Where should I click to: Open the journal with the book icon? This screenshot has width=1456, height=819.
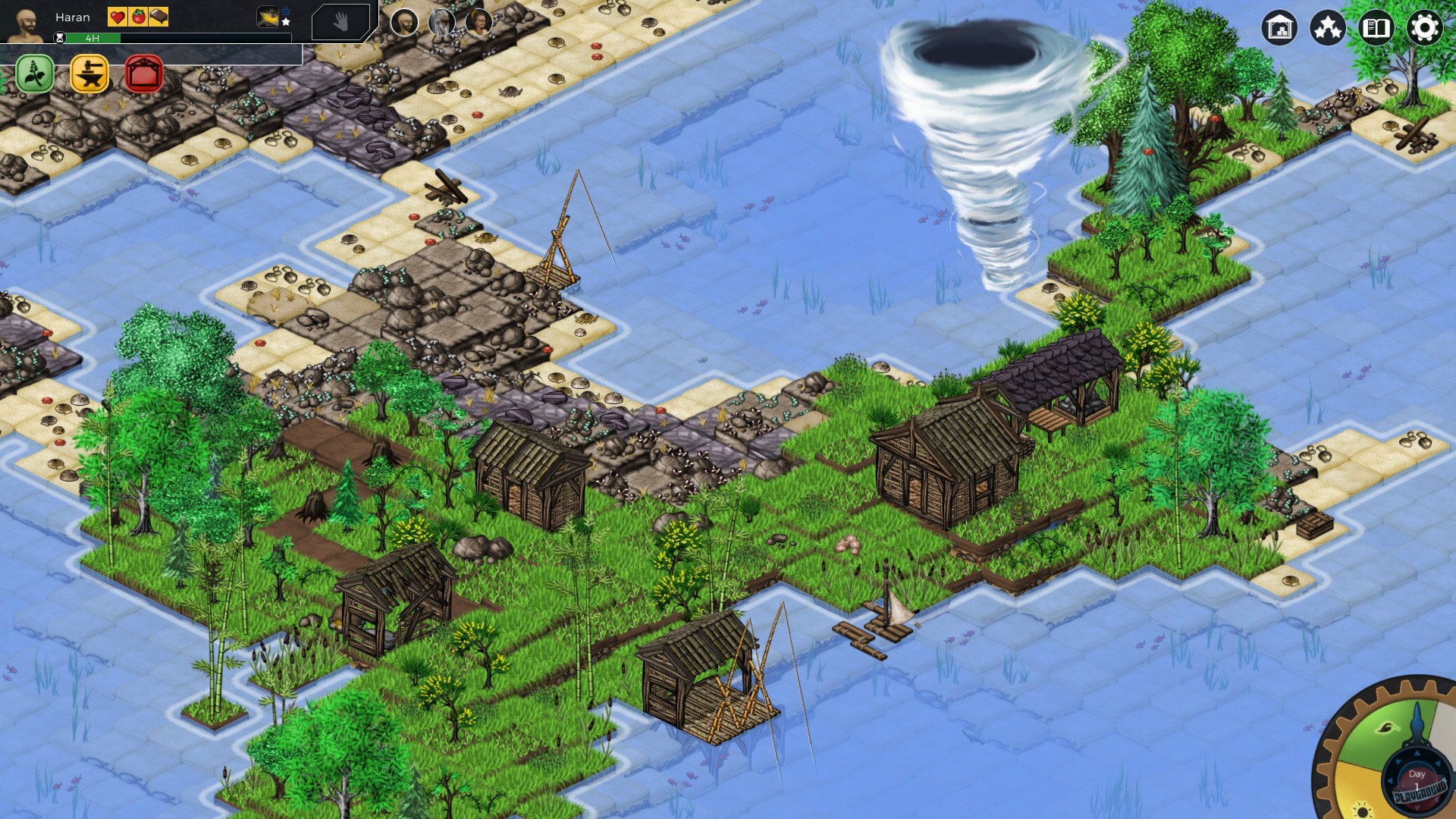tap(1376, 27)
